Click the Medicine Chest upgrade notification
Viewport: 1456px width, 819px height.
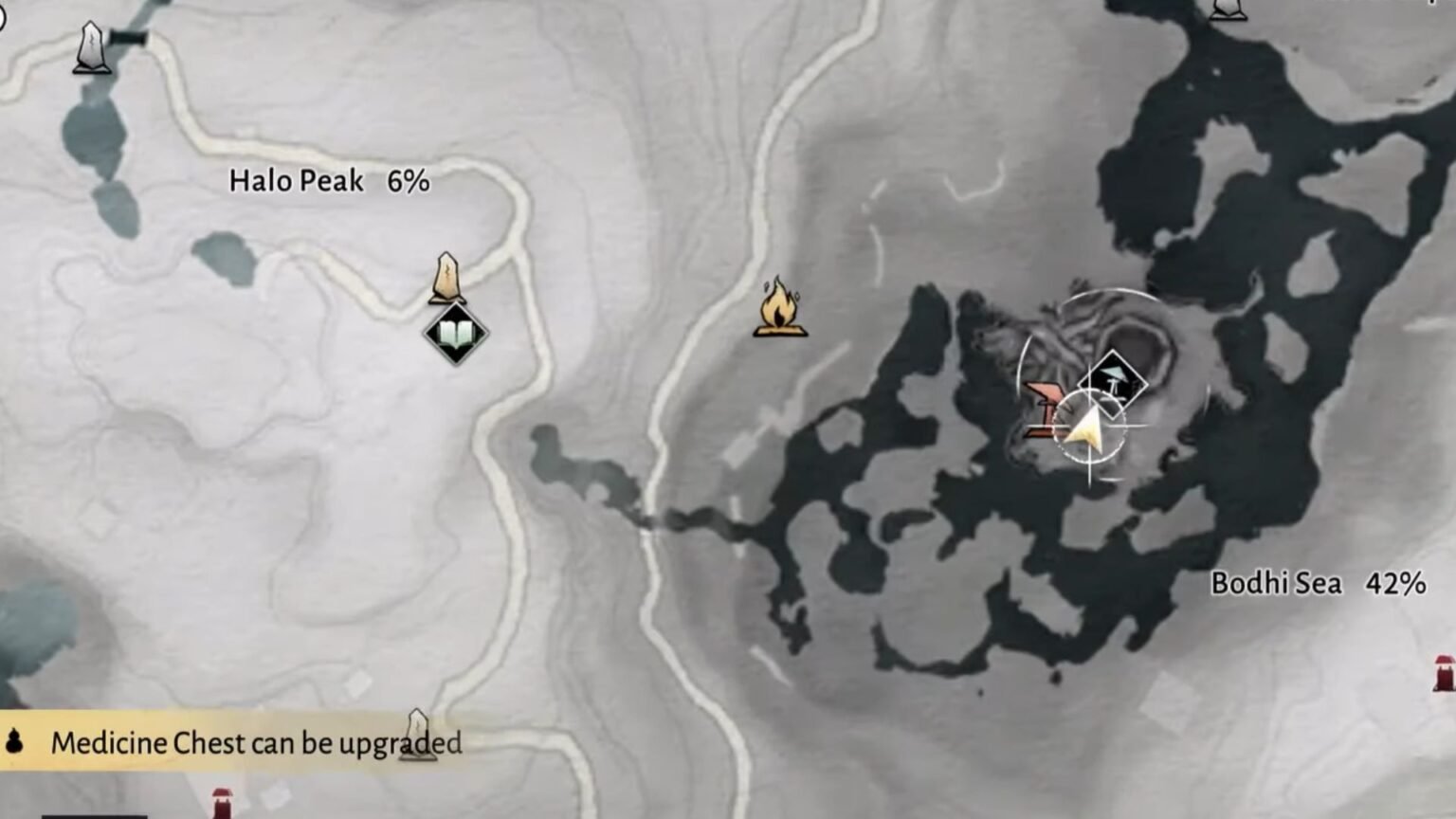(258, 744)
